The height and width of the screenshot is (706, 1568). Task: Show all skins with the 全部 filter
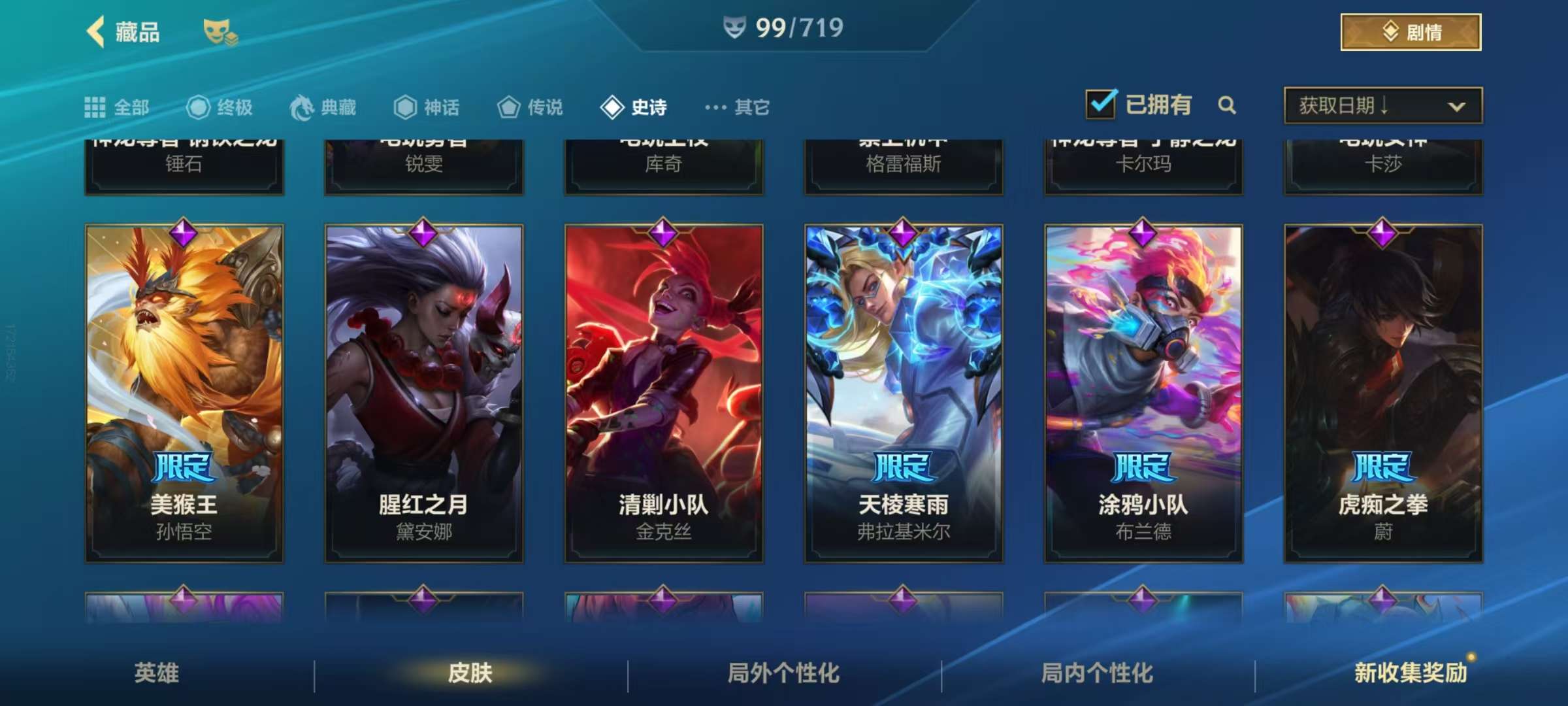click(x=117, y=107)
